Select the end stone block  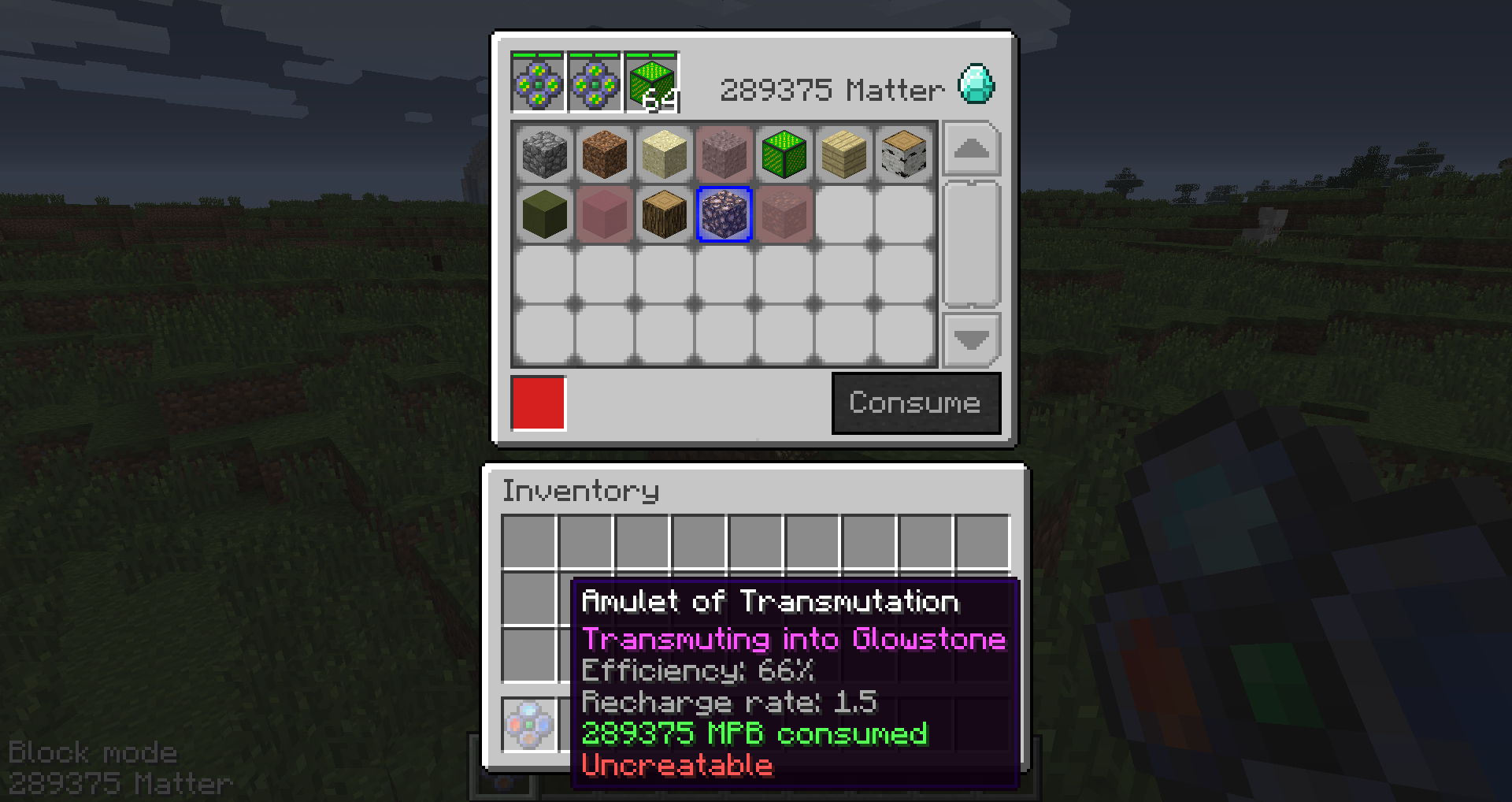pos(664,154)
